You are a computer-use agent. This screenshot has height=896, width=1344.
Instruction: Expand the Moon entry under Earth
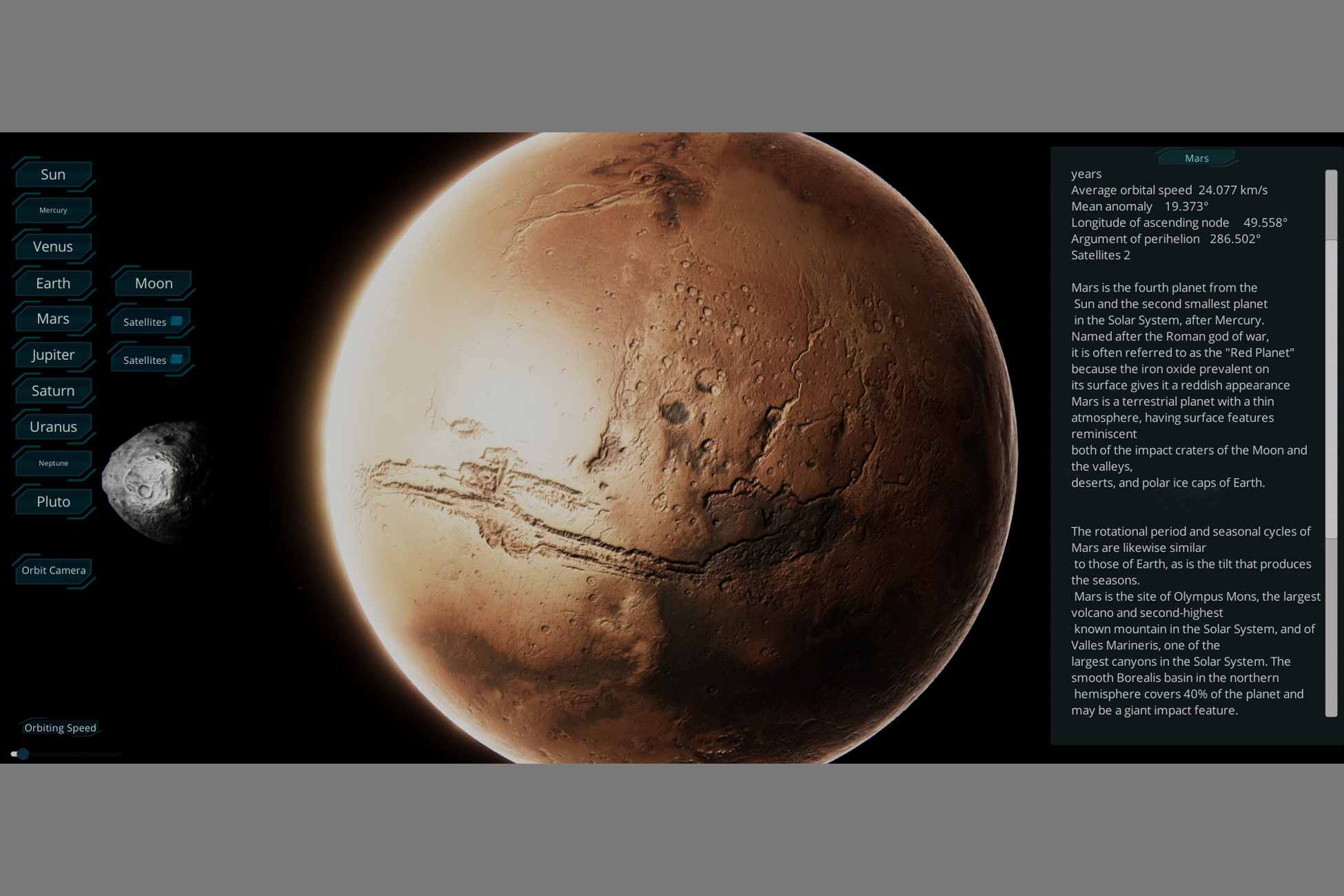153,283
